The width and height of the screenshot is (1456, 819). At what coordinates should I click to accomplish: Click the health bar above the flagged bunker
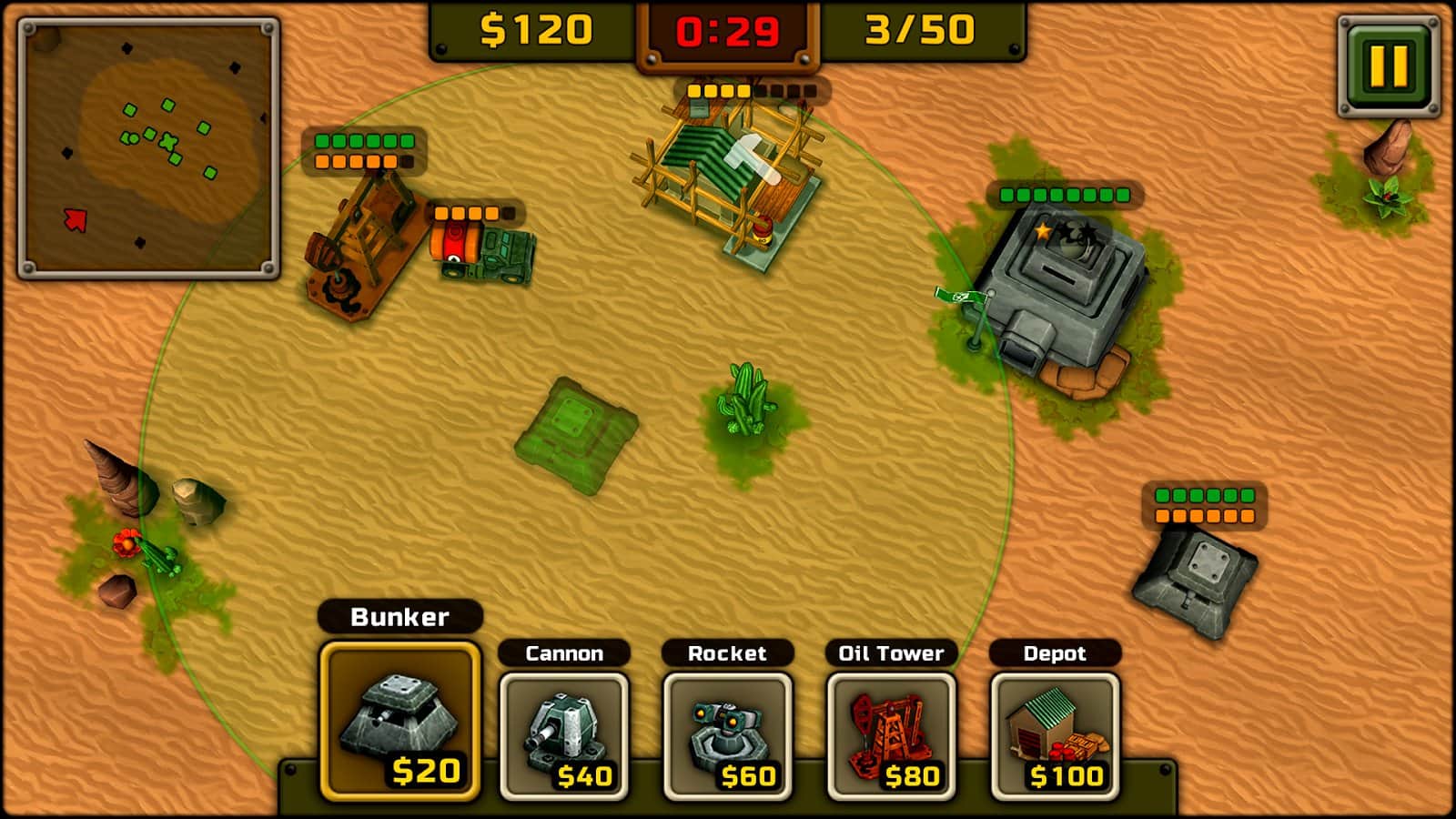click(x=1065, y=194)
